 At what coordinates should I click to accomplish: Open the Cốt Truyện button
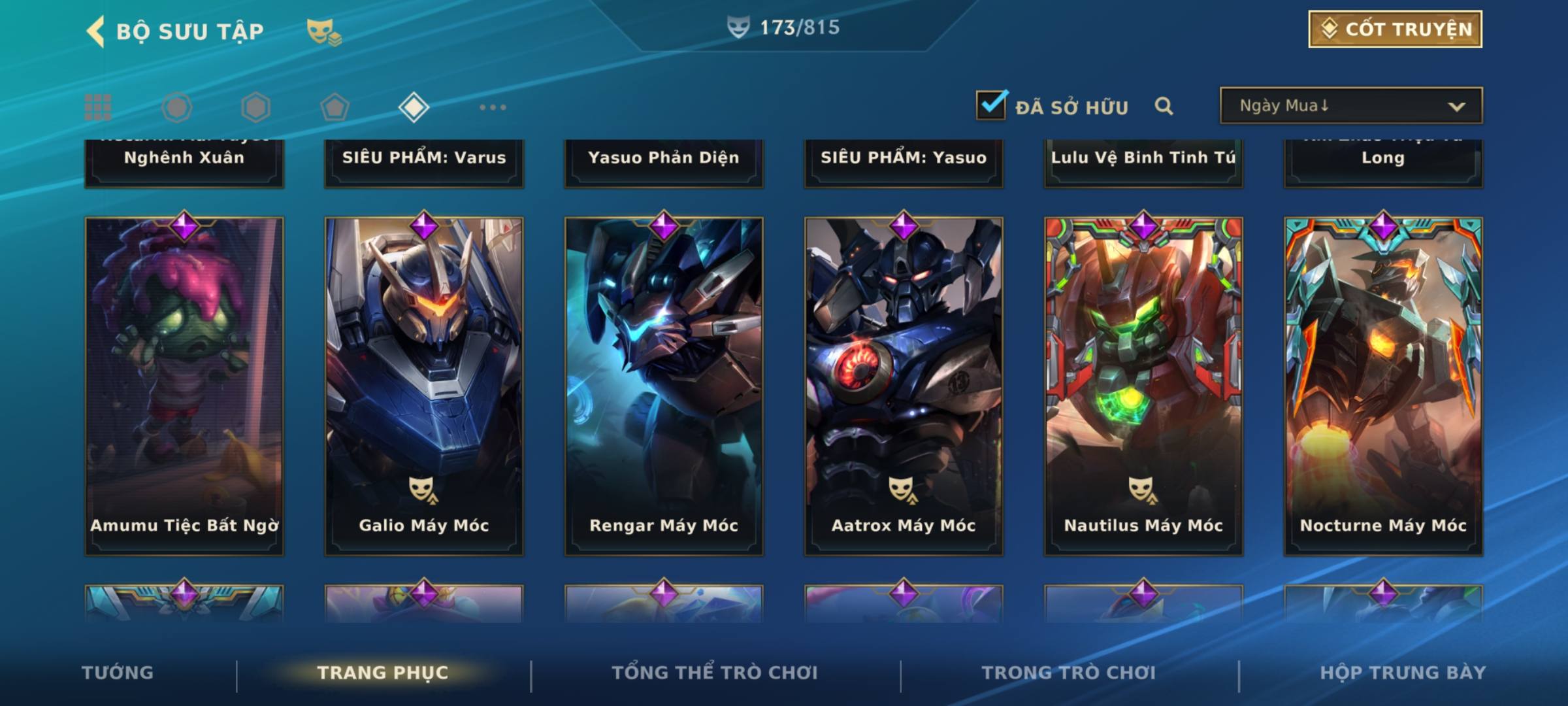1395,29
